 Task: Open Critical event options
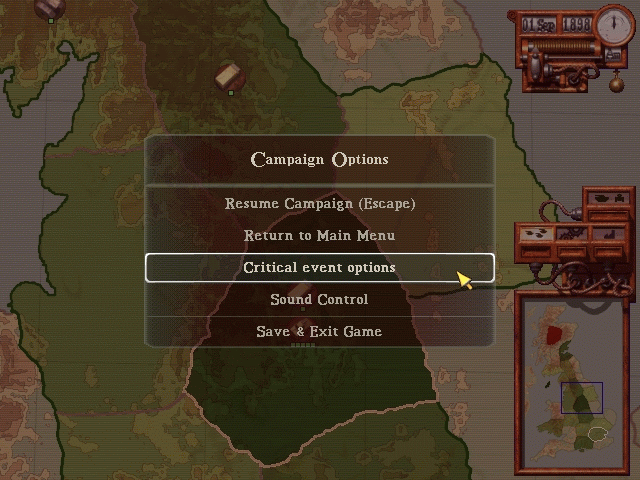[319, 267]
